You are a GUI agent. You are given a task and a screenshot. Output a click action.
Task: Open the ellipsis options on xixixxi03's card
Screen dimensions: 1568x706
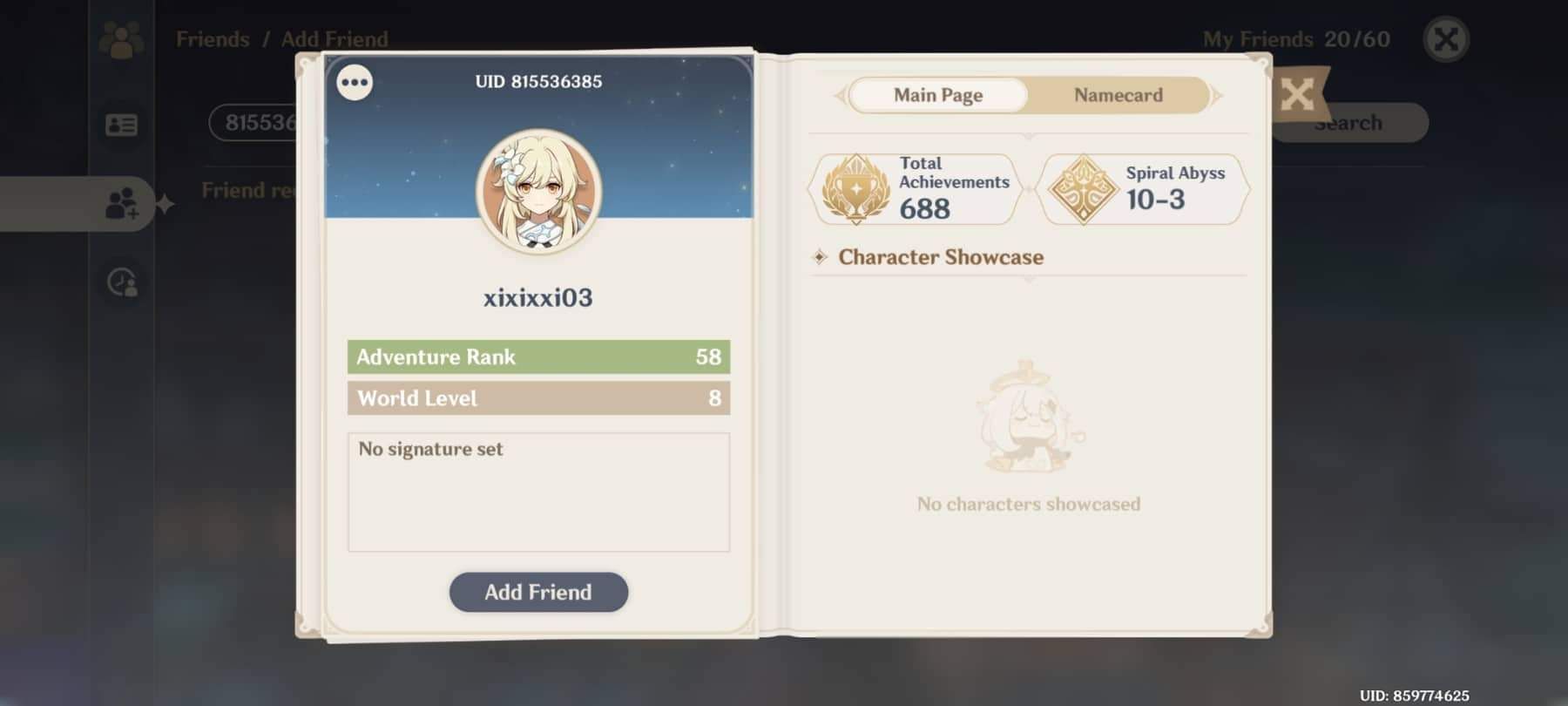click(x=355, y=81)
